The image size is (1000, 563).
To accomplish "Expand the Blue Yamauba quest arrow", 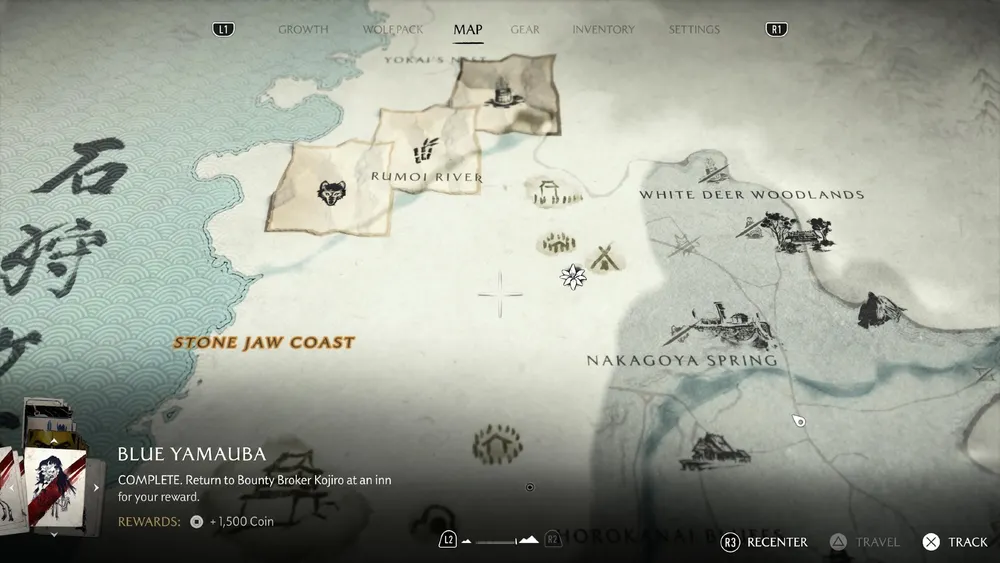I will click(x=97, y=488).
